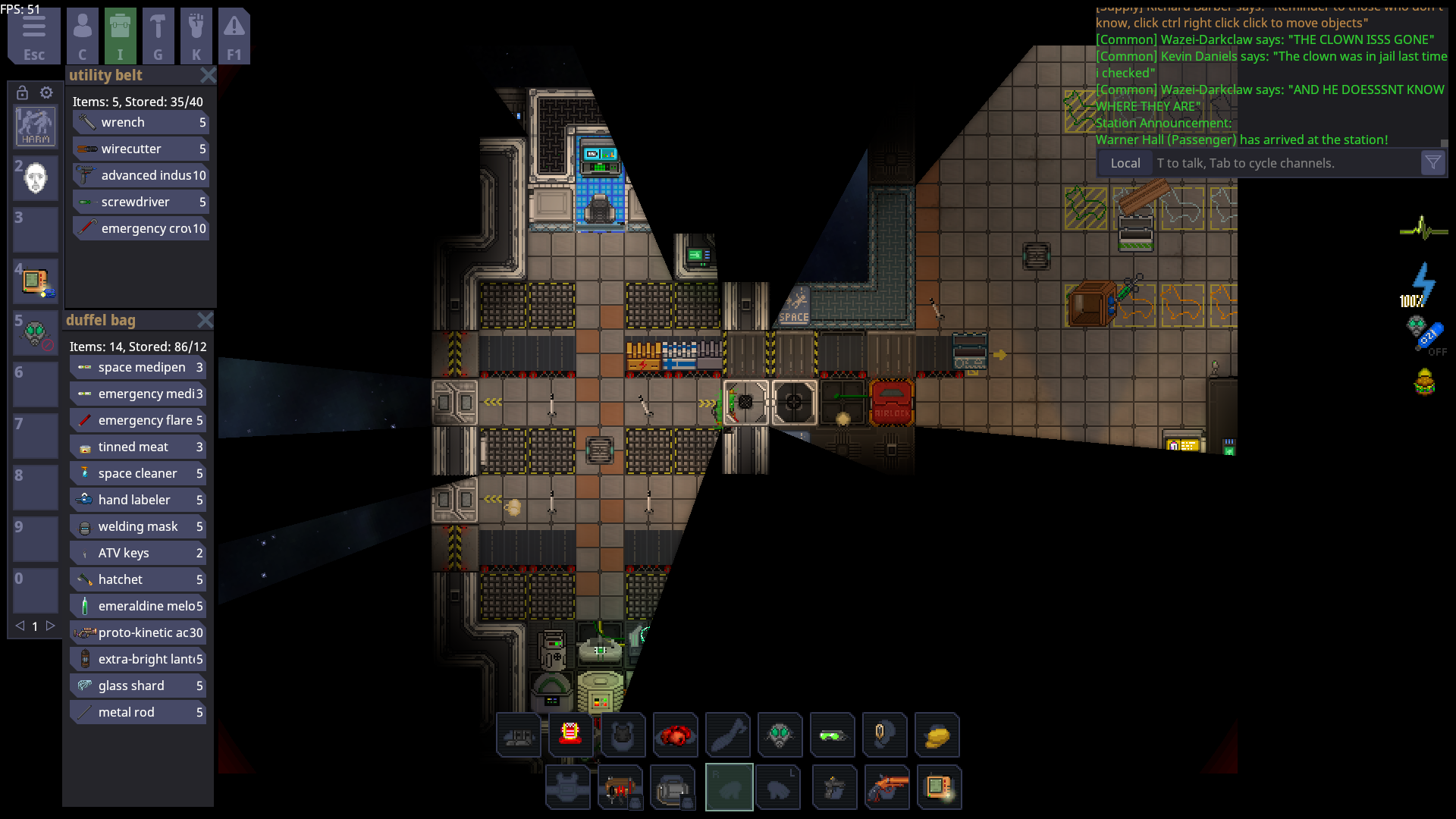Toggle the HARM combat mode icon

coord(36,126)
